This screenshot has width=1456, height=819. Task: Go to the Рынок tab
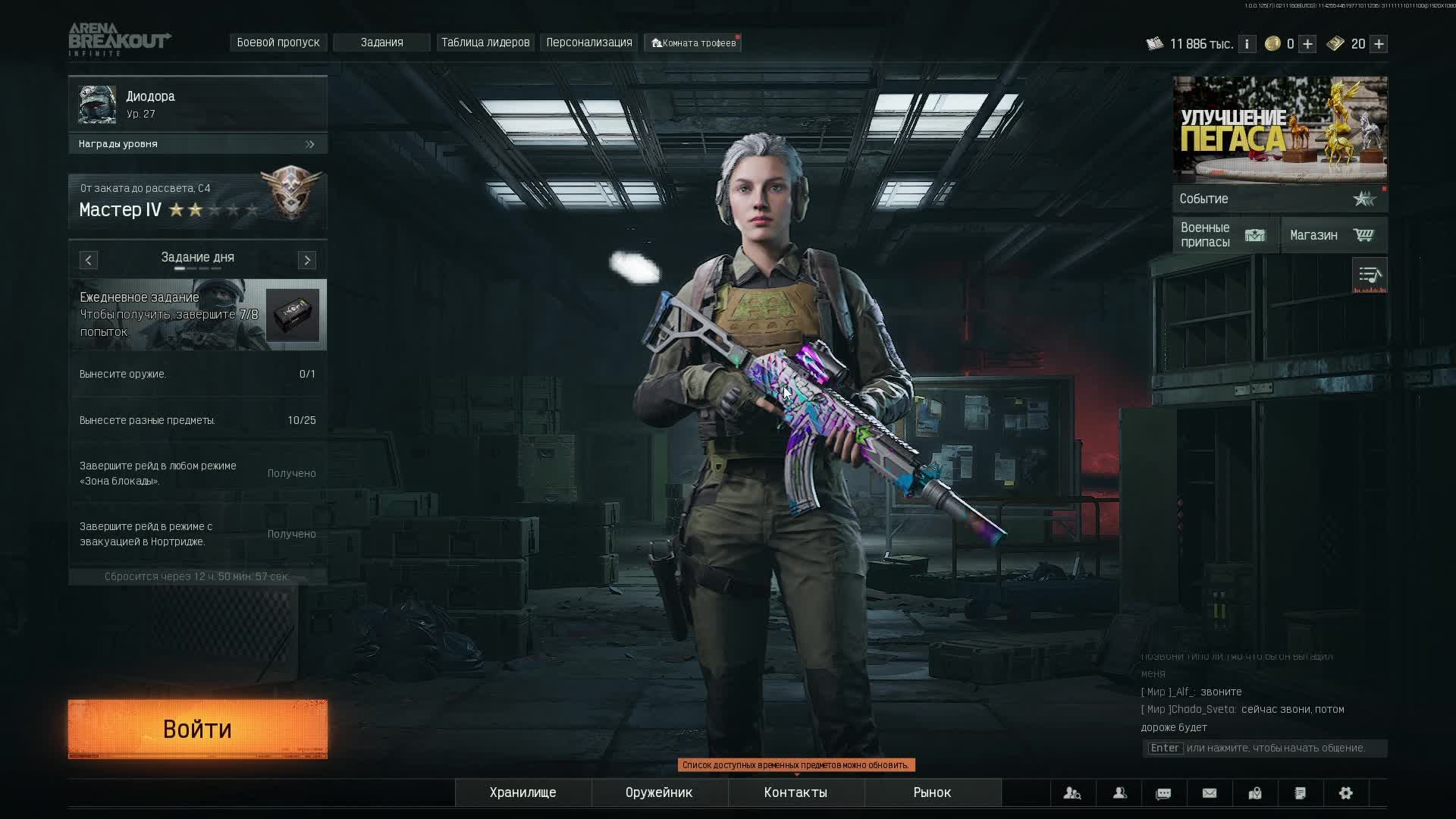[932, 792]
